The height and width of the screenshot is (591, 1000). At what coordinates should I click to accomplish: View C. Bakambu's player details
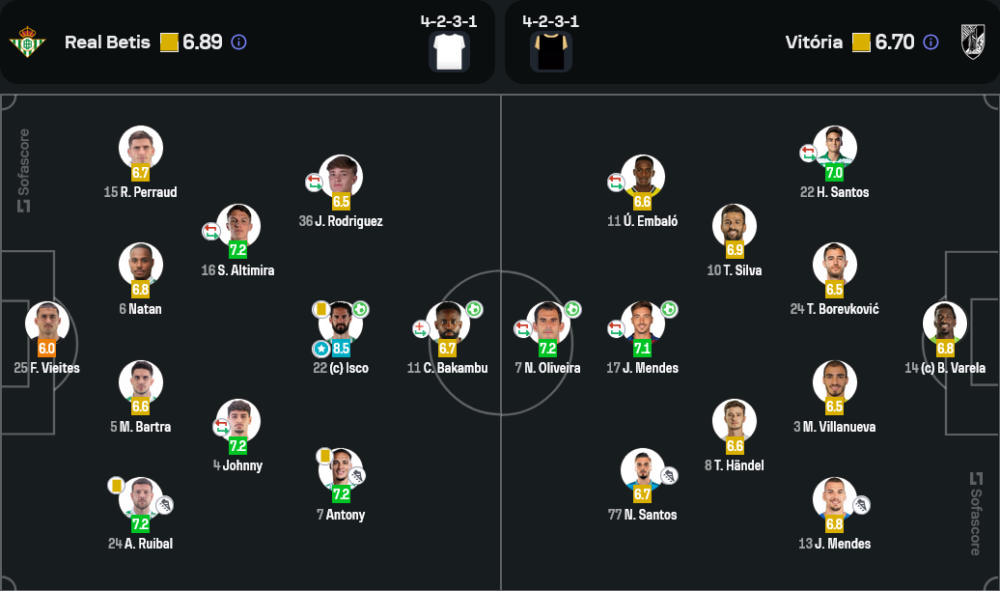click(x=448, y=323)
